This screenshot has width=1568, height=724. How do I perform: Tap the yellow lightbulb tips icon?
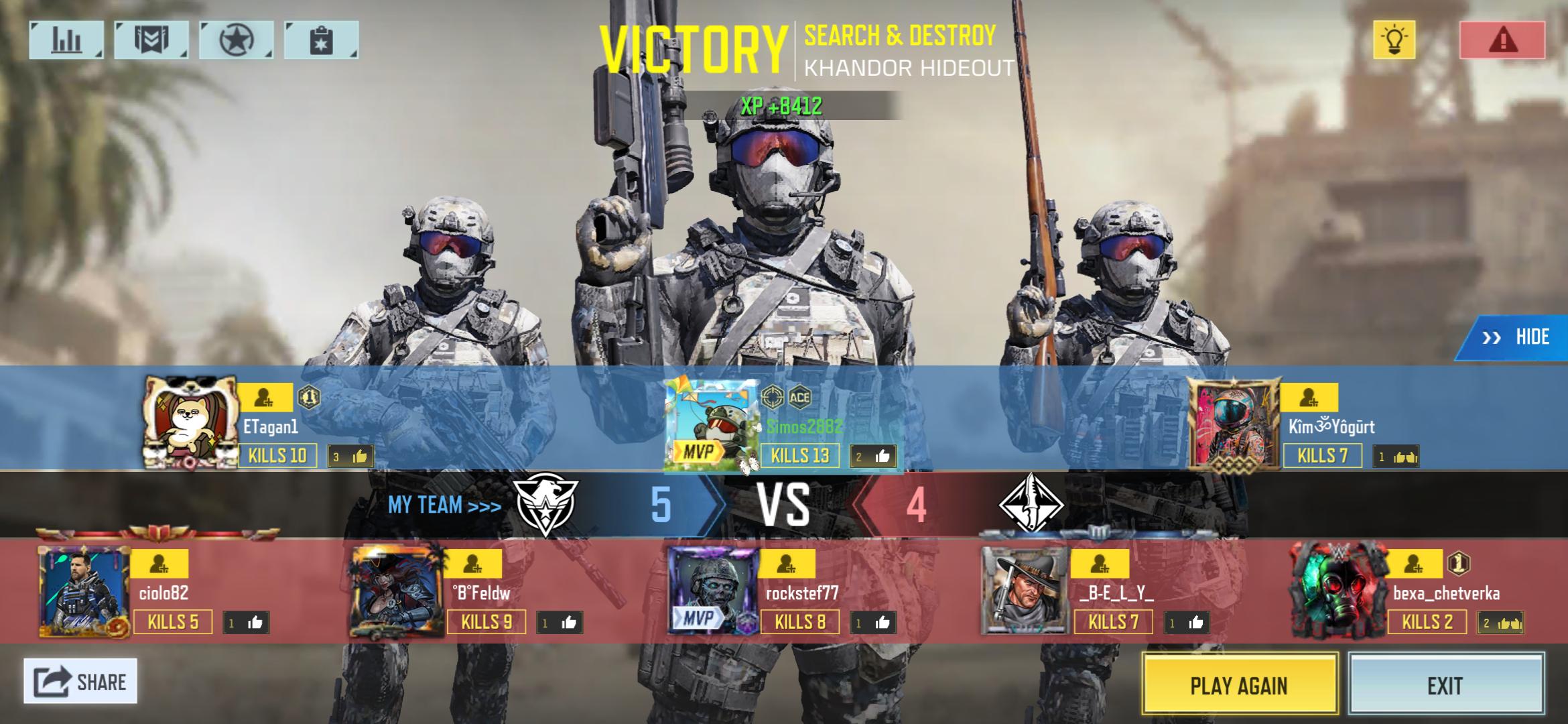[x=1394, y=40]
